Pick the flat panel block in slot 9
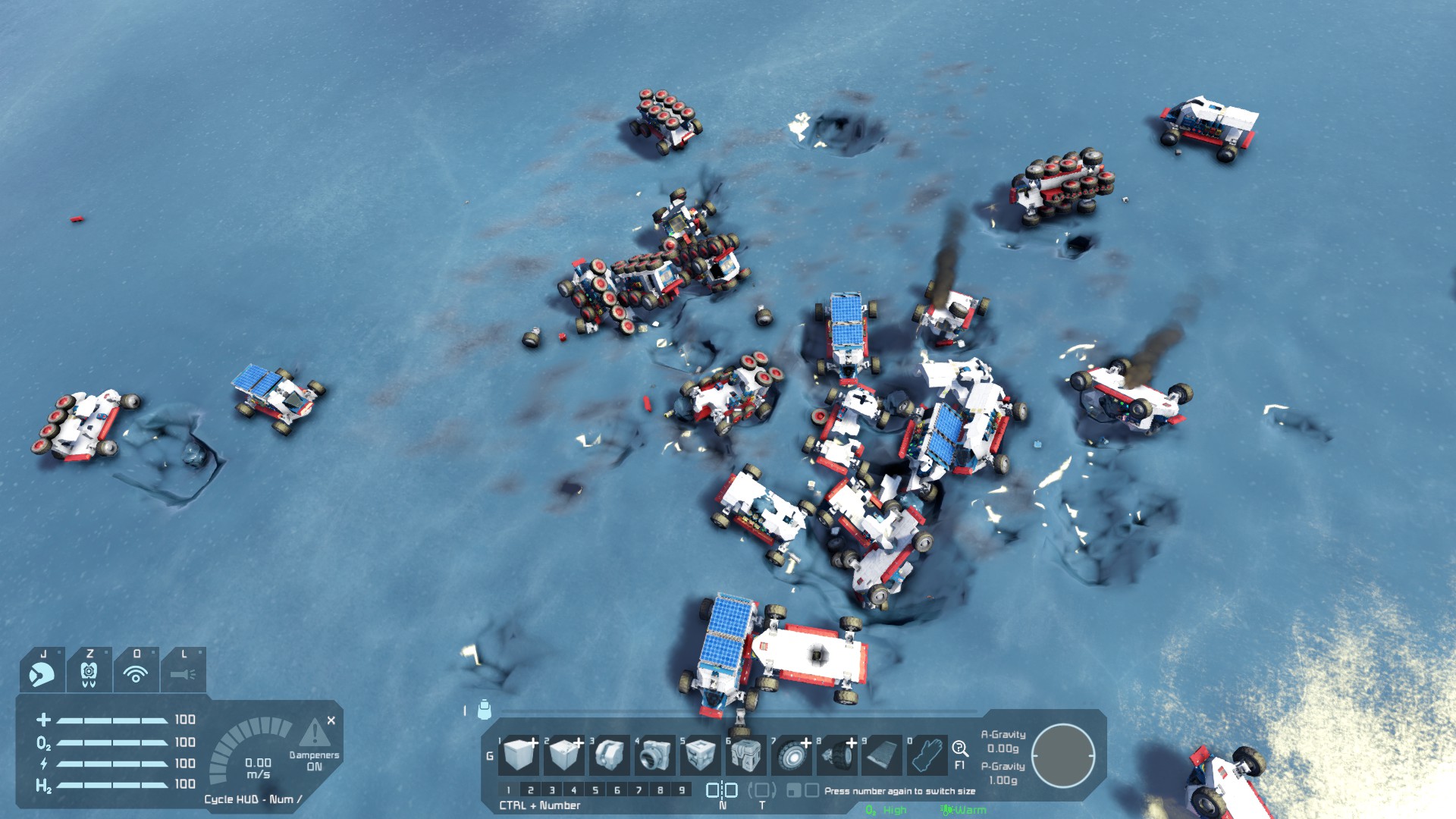 click(x=882, y=755)
